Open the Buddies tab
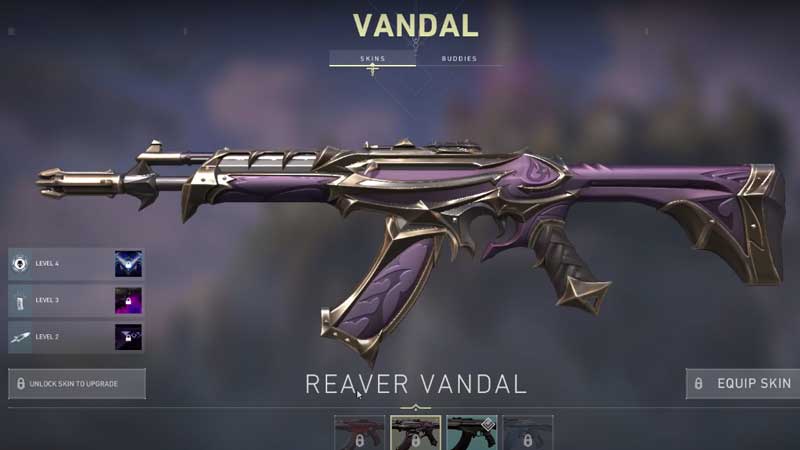Screen dimensions: 800x450 point(459,58)
